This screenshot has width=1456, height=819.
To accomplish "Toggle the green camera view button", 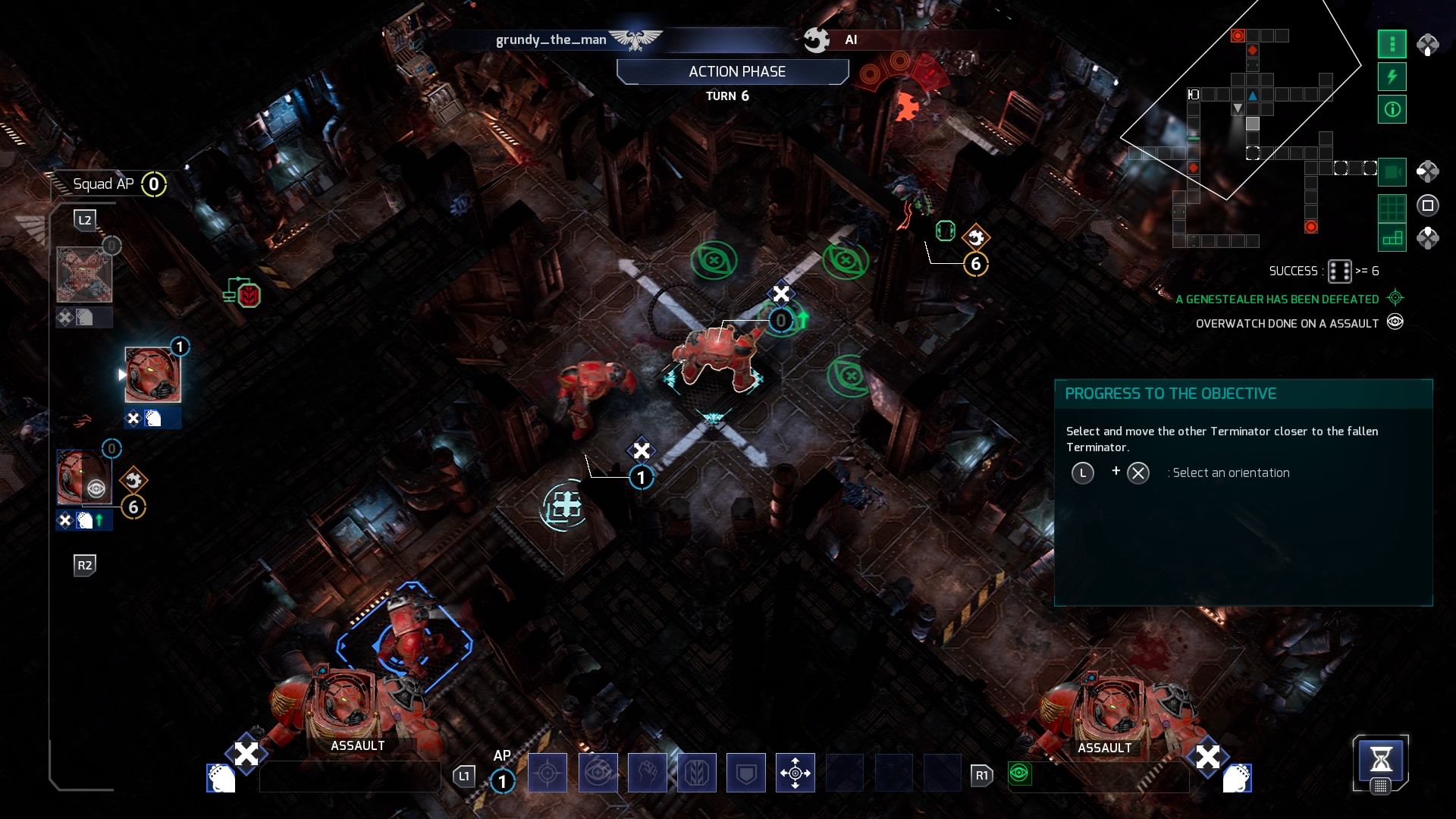I will [x=1392, y=172].
